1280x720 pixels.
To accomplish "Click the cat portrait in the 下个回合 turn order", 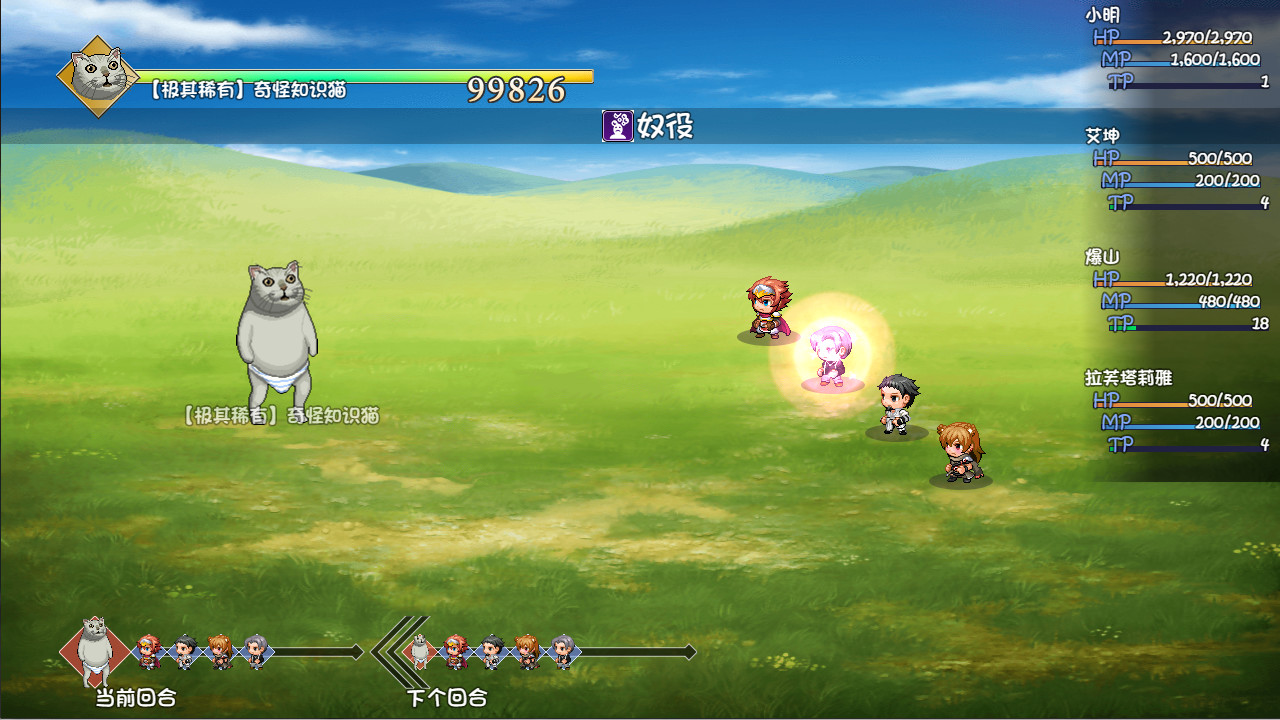I will pyautogui.click(x=418, y=650).
